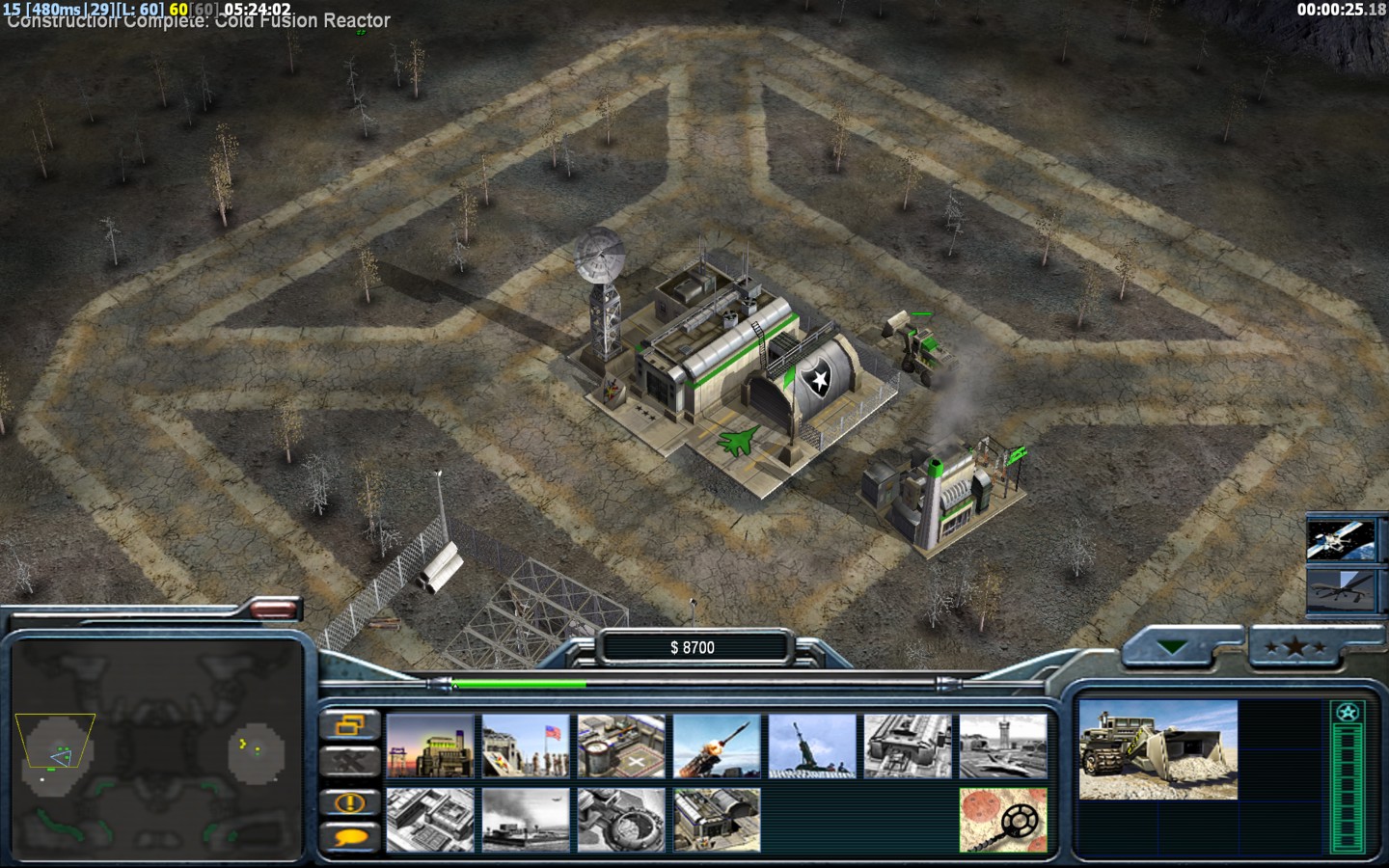Open the speech bubble chat button
1389x868 pixels.
pos(347,838)
